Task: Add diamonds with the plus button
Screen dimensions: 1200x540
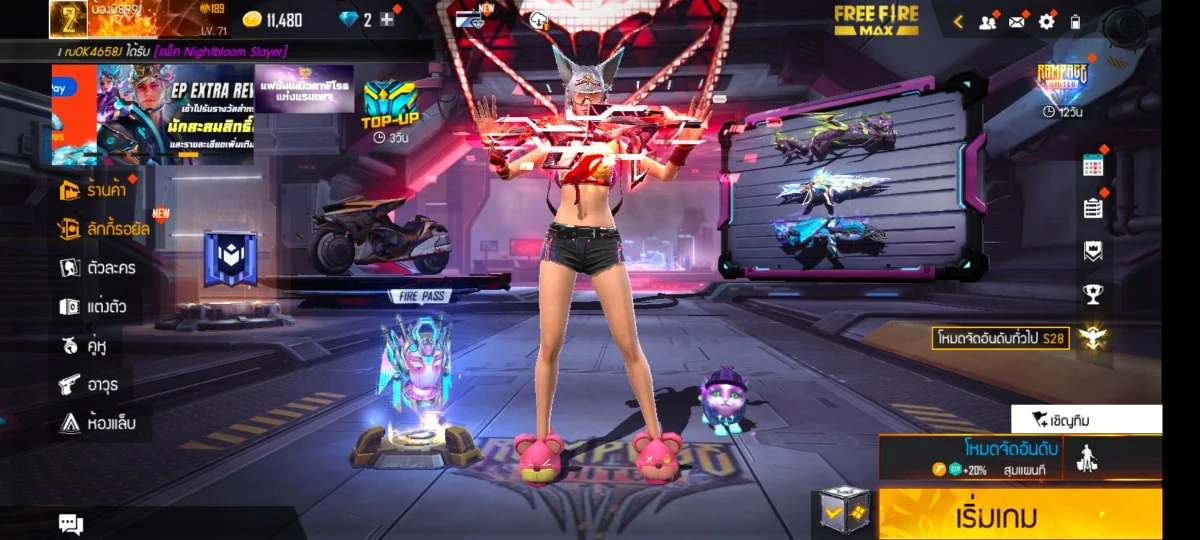Action: 388,20
